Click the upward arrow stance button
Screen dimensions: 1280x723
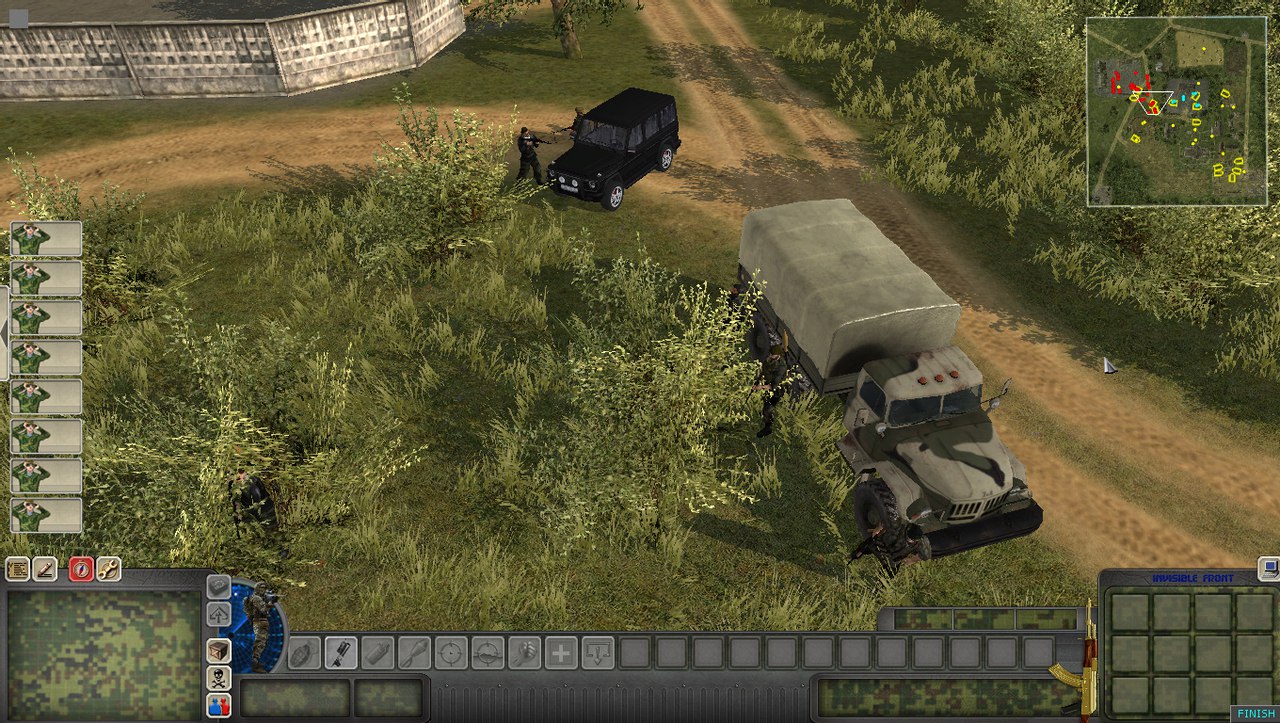(218, 614)
